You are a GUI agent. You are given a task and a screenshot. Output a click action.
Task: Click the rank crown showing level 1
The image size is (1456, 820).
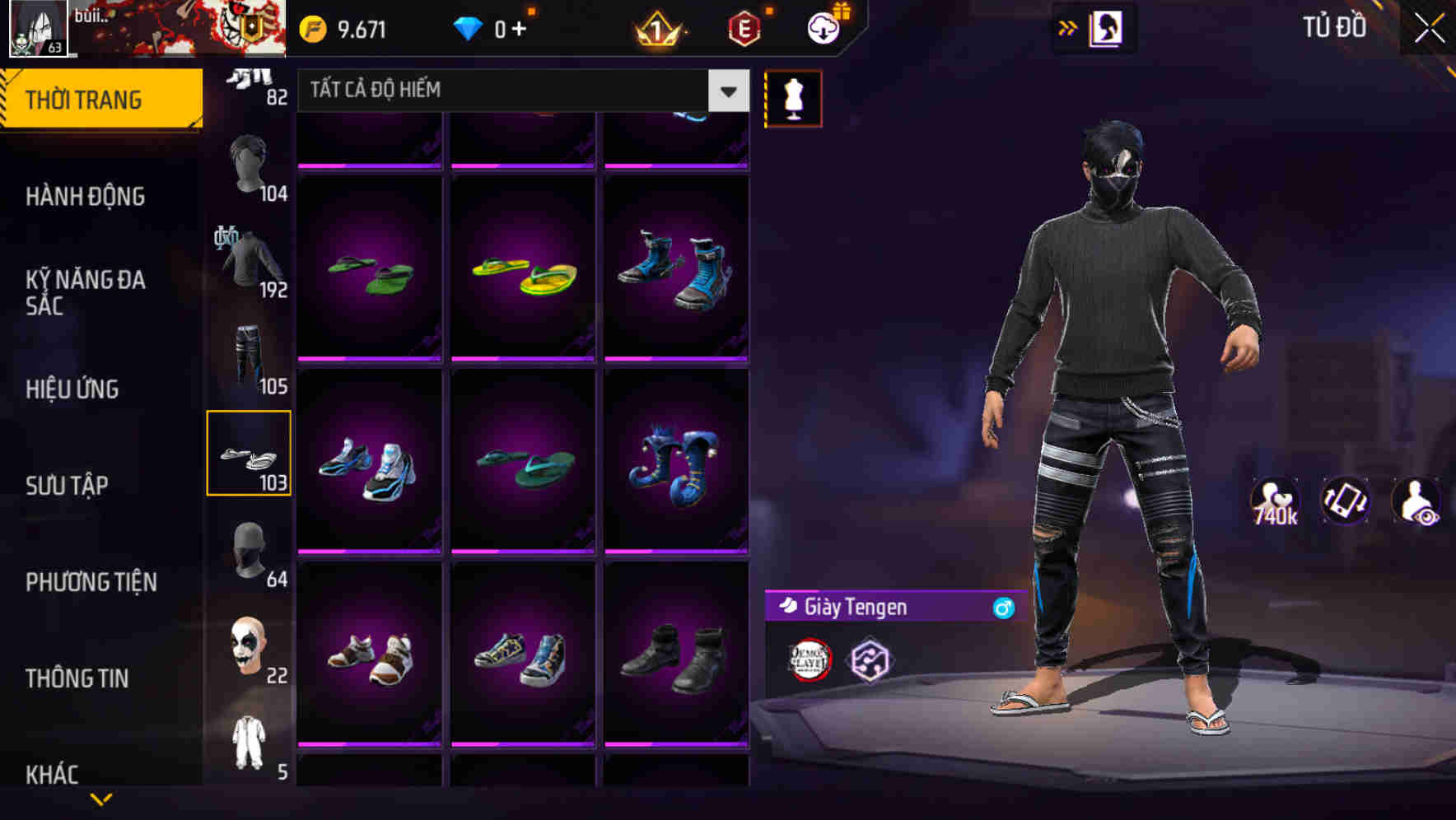[x=653, y=26]
